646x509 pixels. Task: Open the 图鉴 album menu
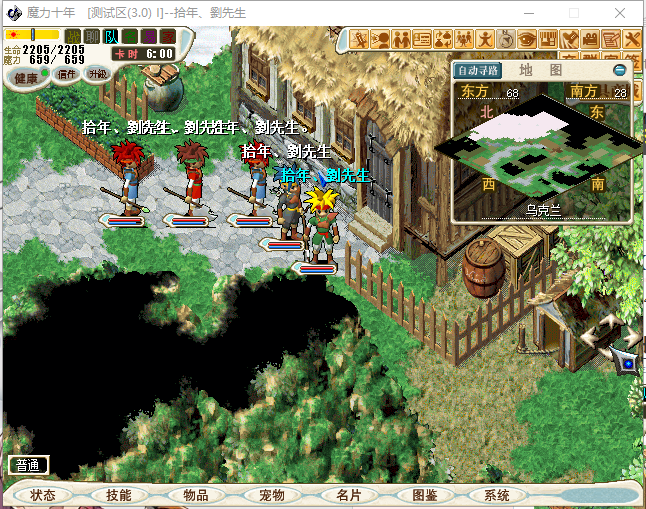click(x=423, y=495)
